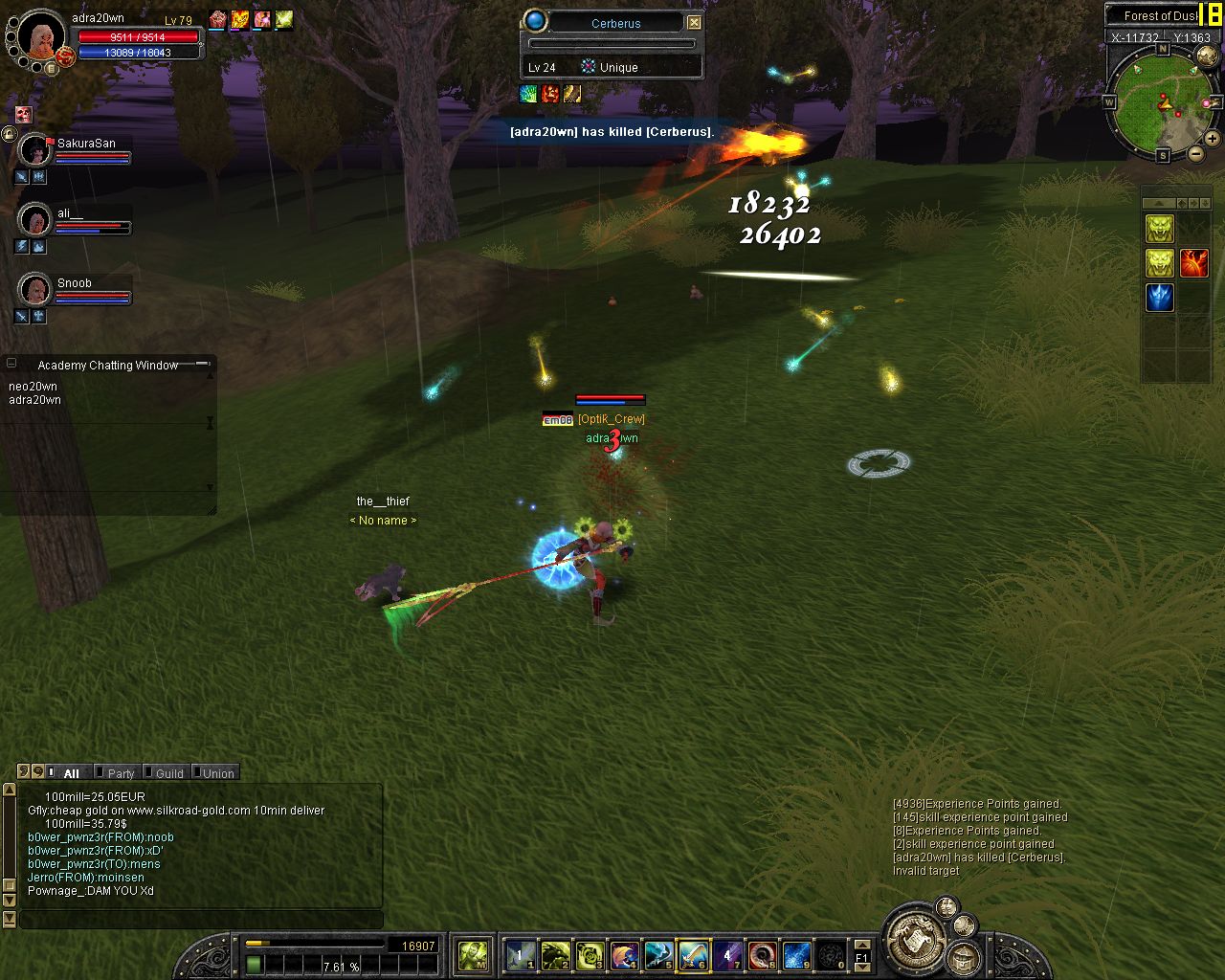Use the blue ice crystal side quickbar skill
The height and width of the screenshot is (980, 1225).
pos(1160,298)
